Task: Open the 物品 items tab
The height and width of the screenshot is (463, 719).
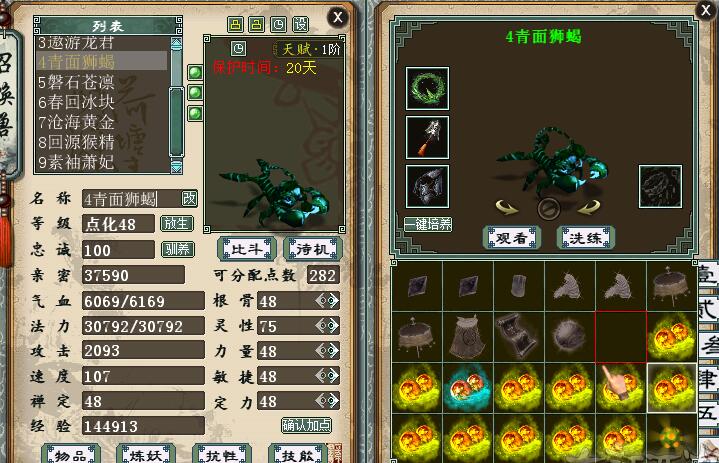Action: [69, 455]
